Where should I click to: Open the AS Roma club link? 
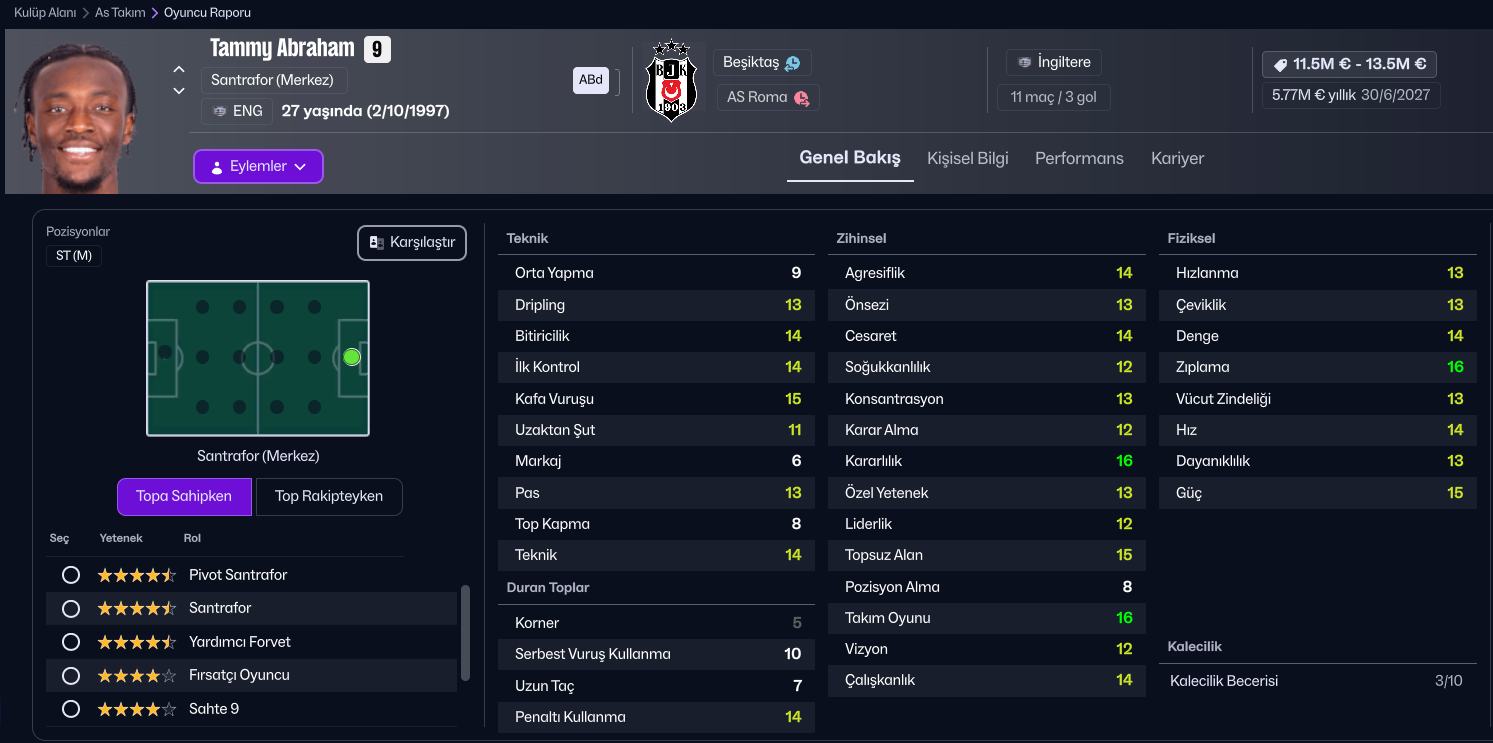pyautogui.click(x=768, y=97)
